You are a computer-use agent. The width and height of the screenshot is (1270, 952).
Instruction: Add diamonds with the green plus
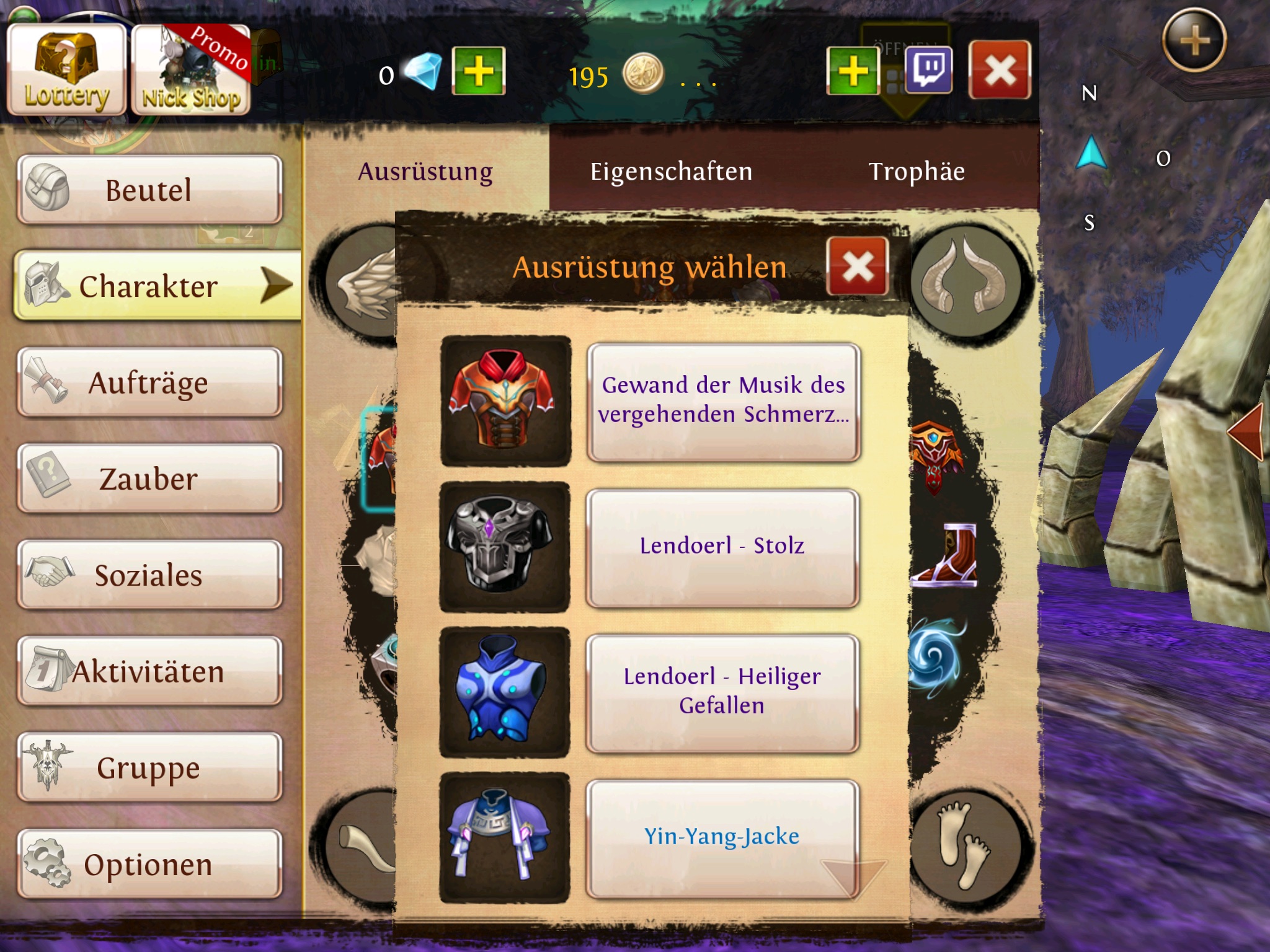tap(478, 71)
